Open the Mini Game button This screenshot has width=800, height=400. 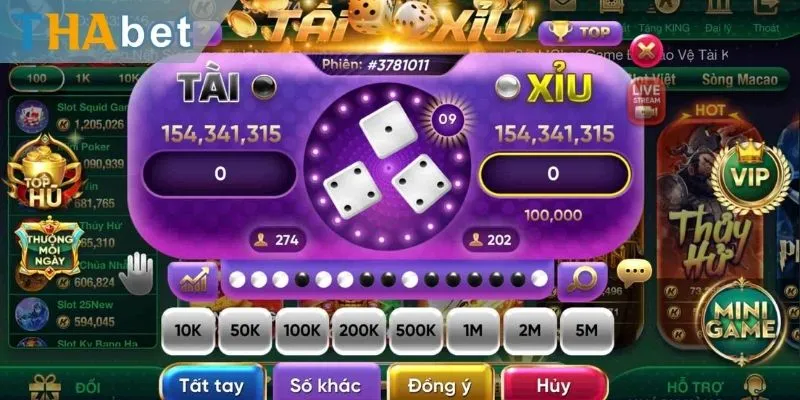point(741,318)
